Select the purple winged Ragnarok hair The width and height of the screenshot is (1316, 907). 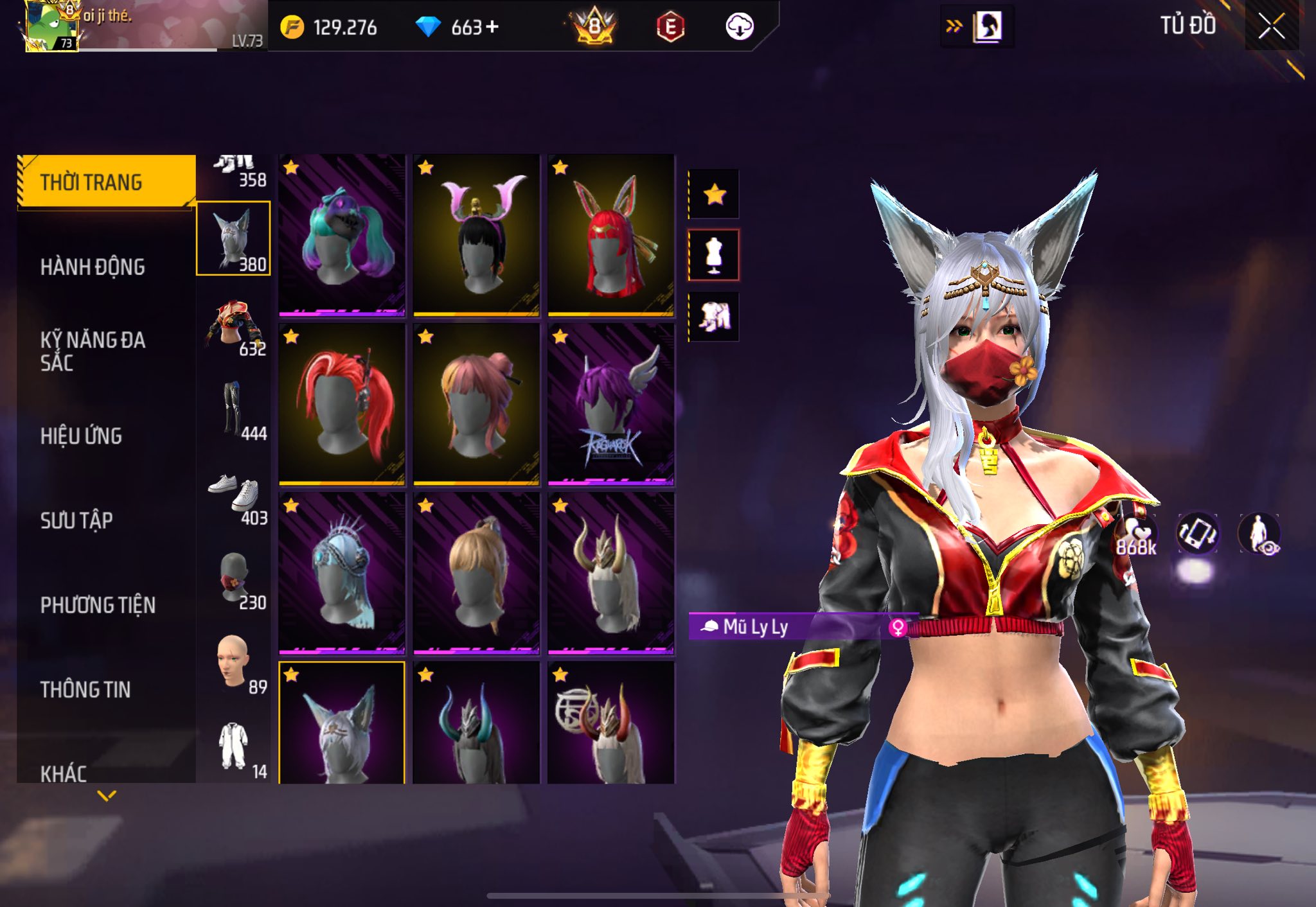pos(610,404)
